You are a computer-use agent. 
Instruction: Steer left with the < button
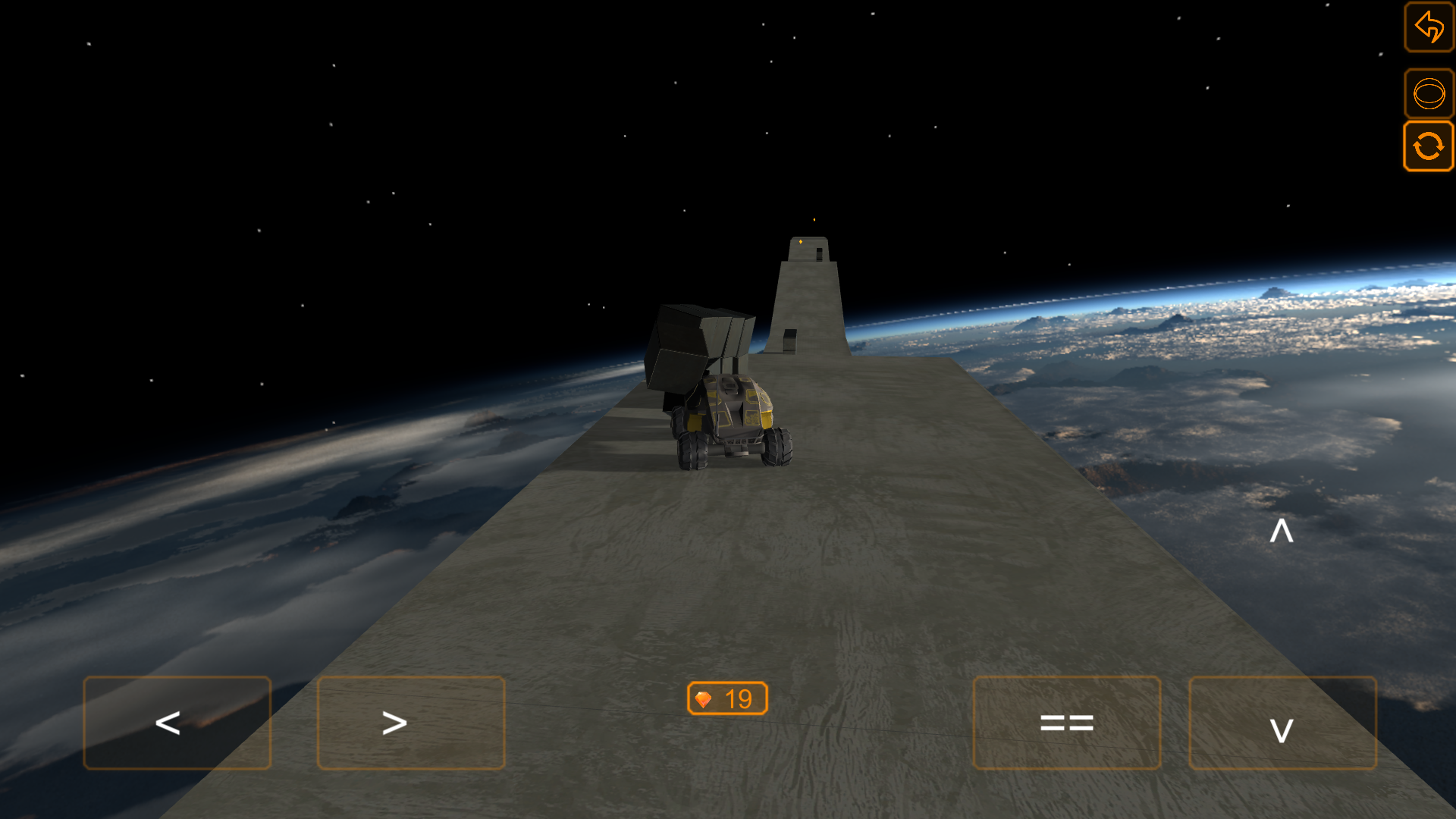(177, 723)
